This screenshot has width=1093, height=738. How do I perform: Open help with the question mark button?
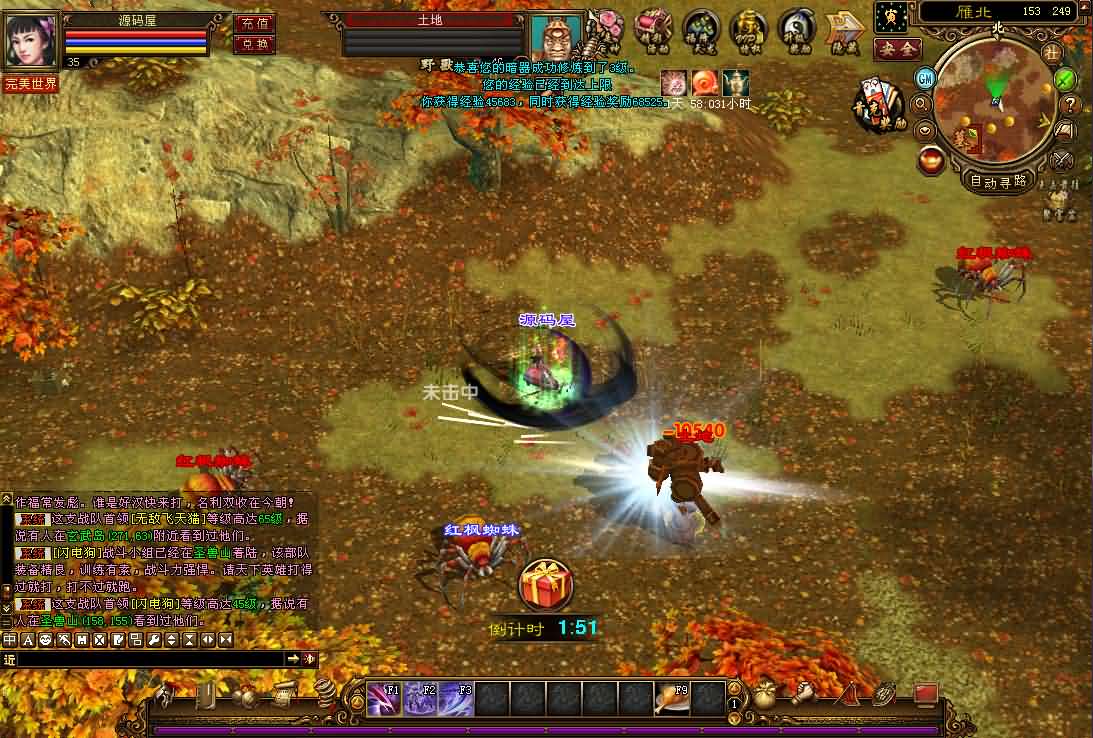point(1069,104)
